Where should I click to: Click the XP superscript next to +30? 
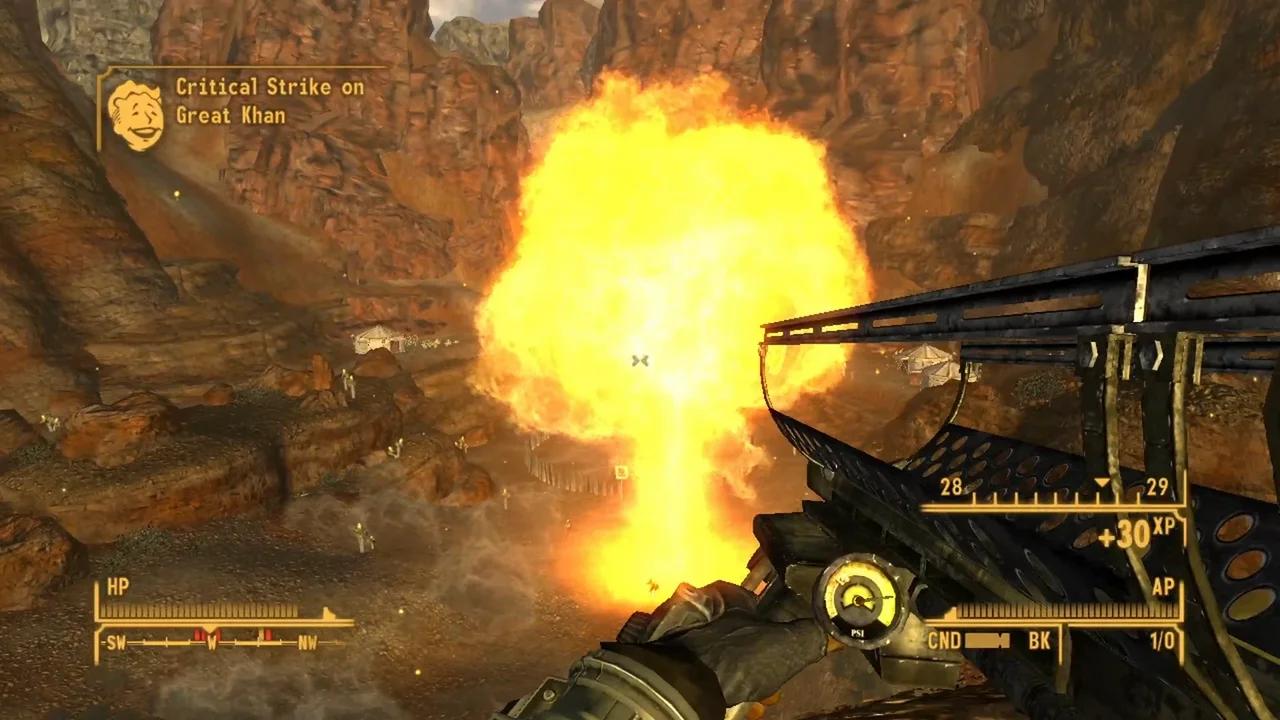[1162, 528]
